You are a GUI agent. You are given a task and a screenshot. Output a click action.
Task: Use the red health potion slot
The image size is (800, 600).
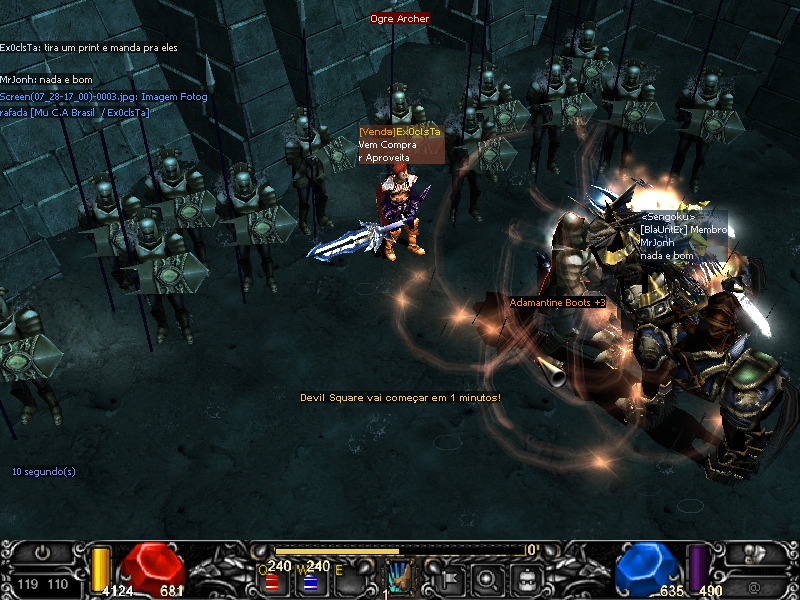pyautogui.click(x=270, y=580)
